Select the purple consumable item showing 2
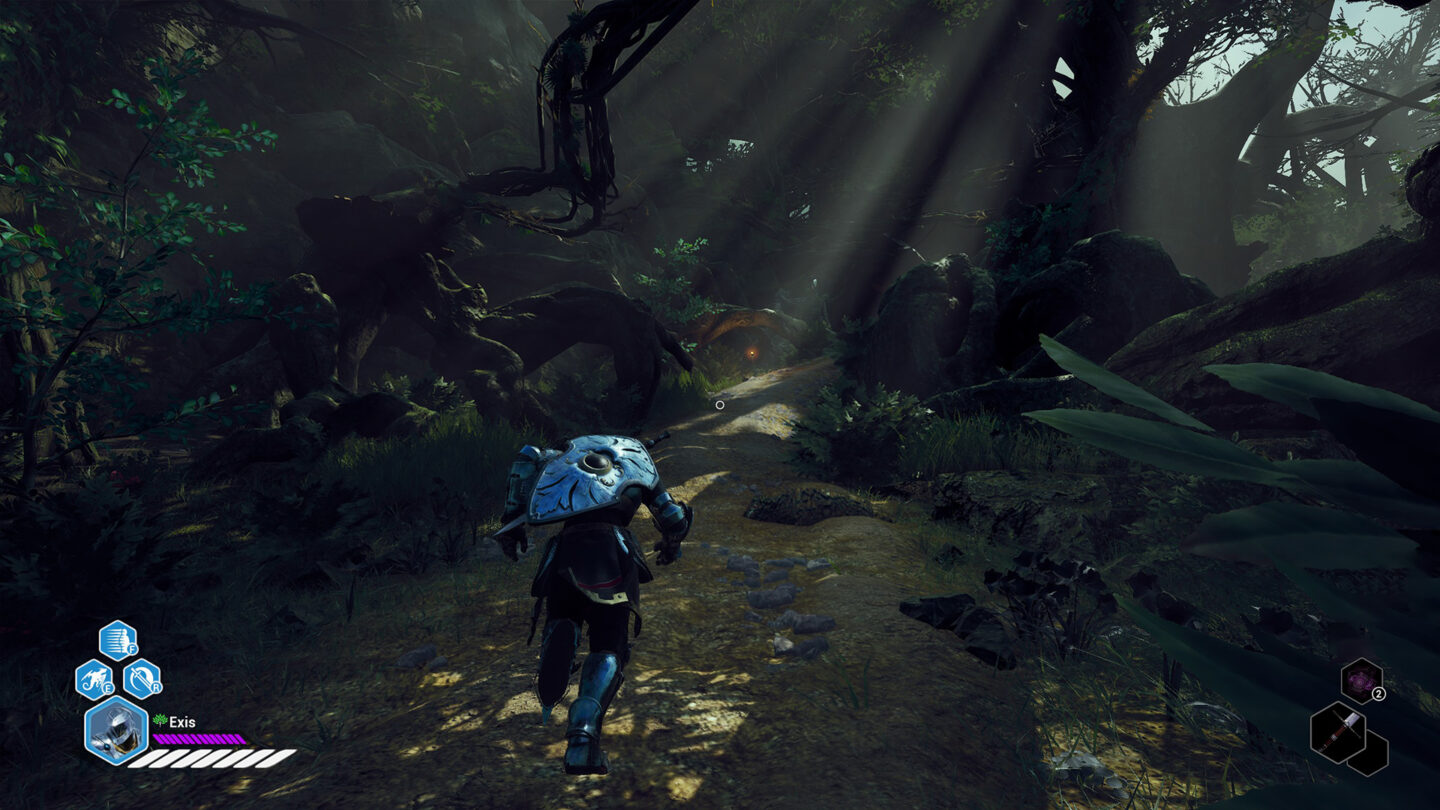The image size is (1440, 810). click(x=1360, y=680)
